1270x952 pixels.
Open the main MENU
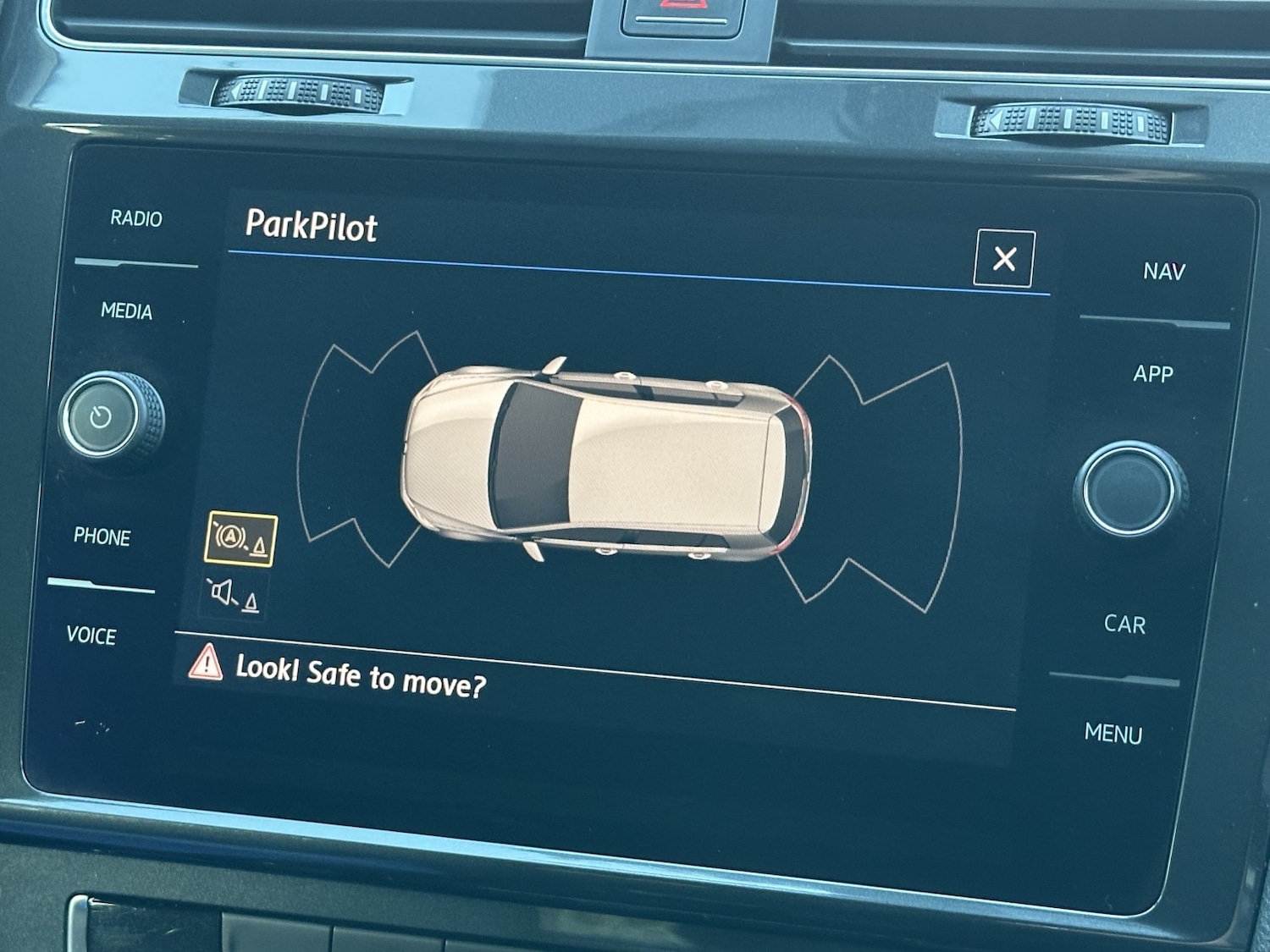(x=1113, y=734)
